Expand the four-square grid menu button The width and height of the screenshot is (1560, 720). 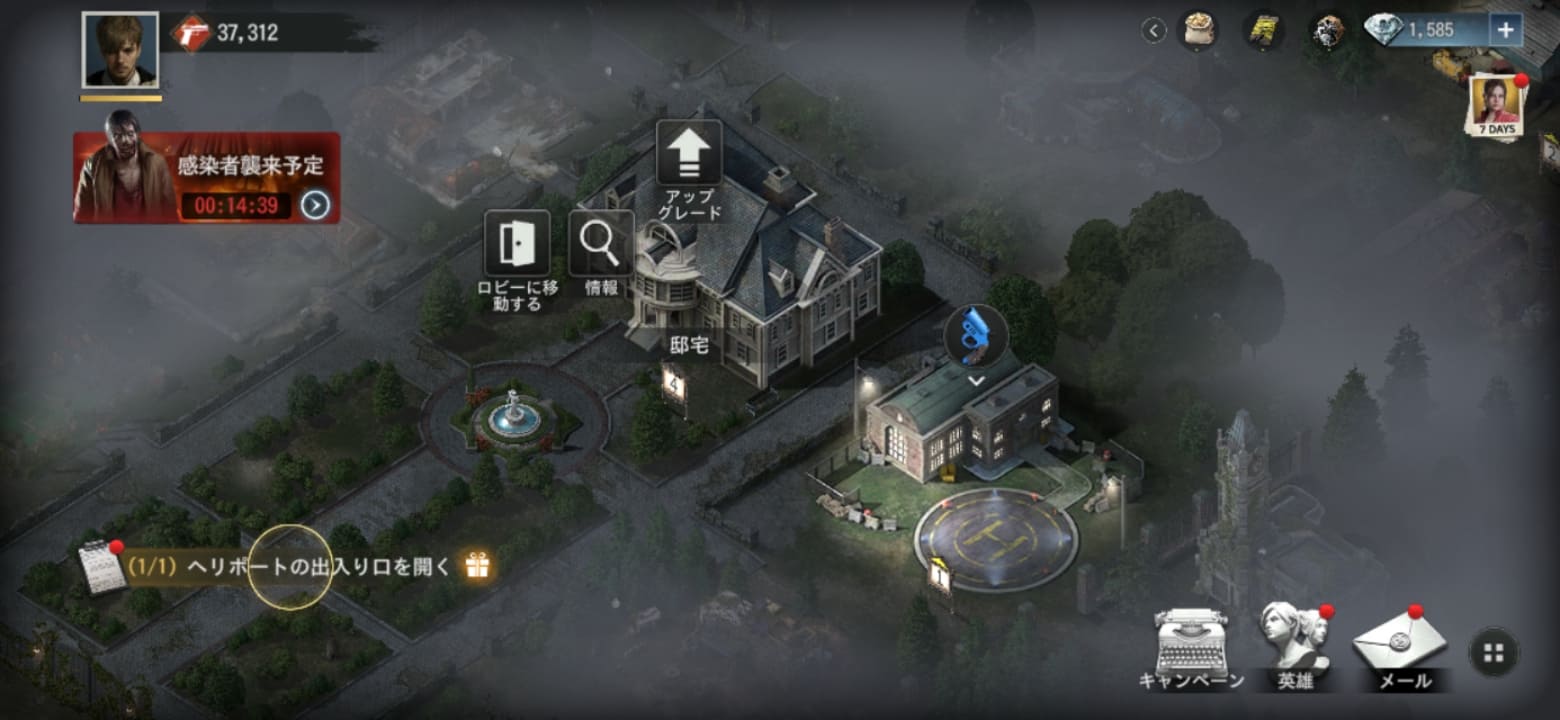pyautogui.click(x=1494, y=653)
